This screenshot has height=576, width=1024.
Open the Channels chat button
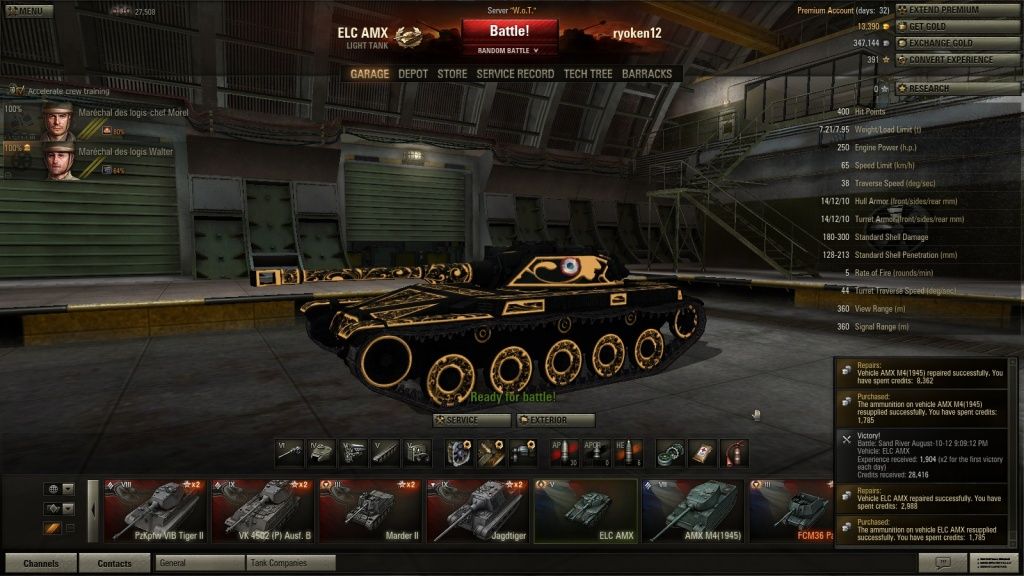pos(40,563)
